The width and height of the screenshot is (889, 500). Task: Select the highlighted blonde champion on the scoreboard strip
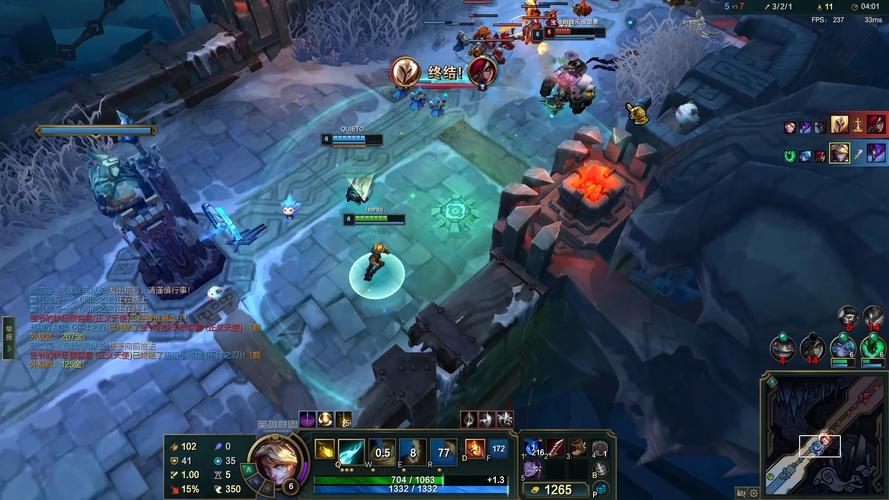[x=840, y=153]
